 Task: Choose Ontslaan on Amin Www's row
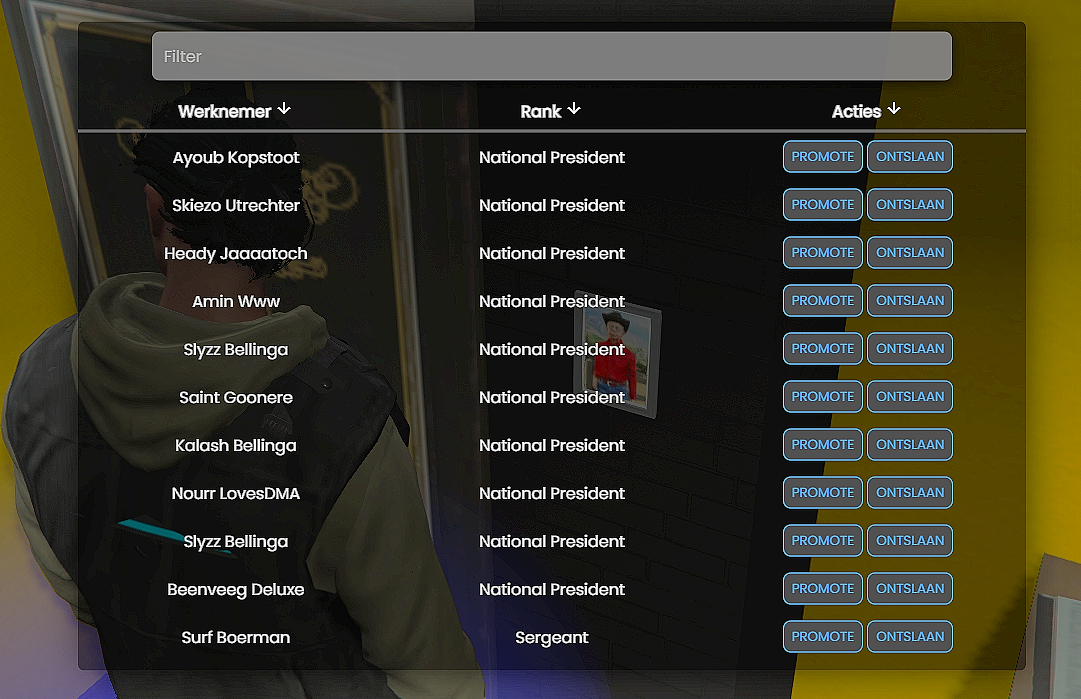[909, 301]
